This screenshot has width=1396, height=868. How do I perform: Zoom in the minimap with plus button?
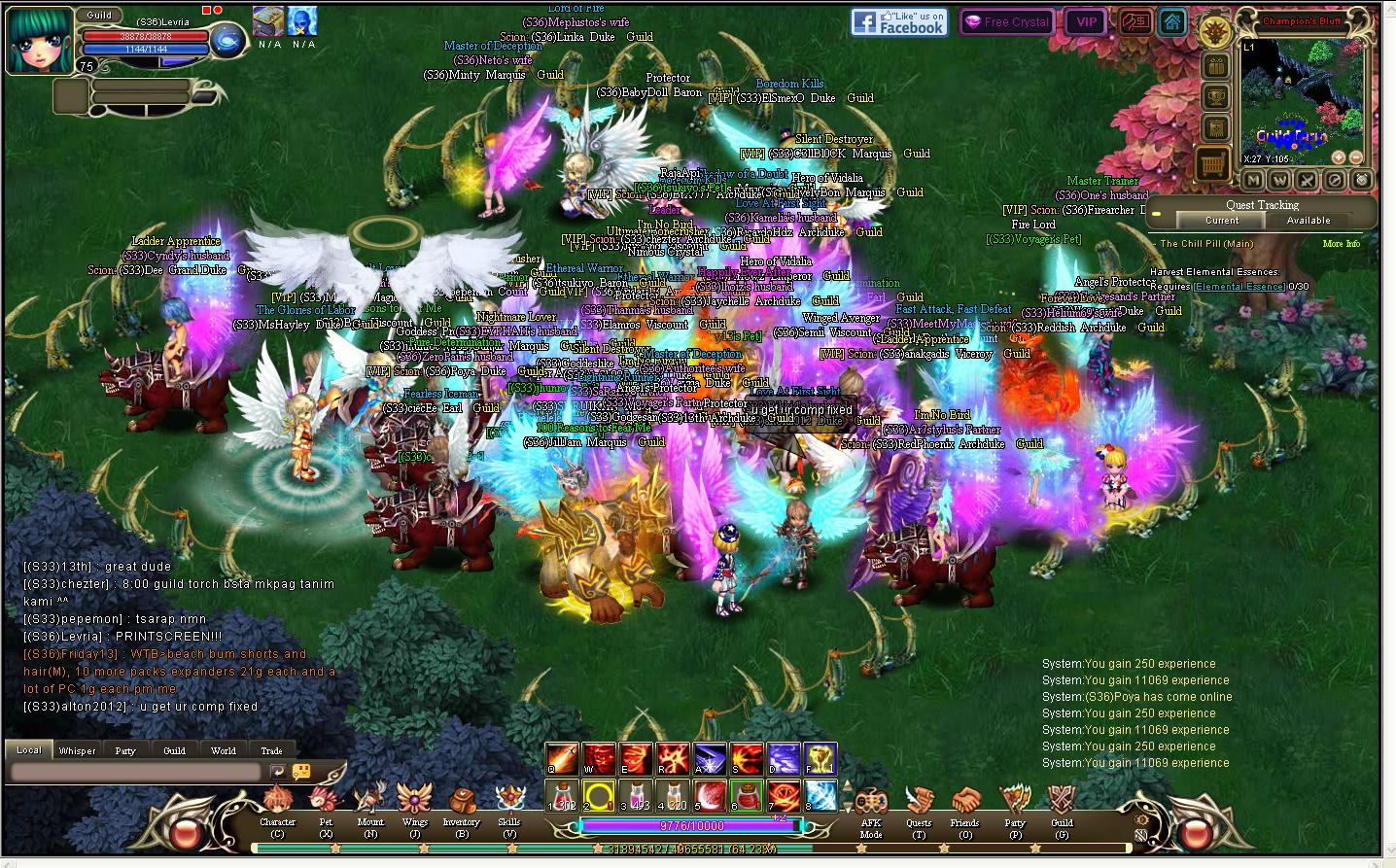point(1339,157)
